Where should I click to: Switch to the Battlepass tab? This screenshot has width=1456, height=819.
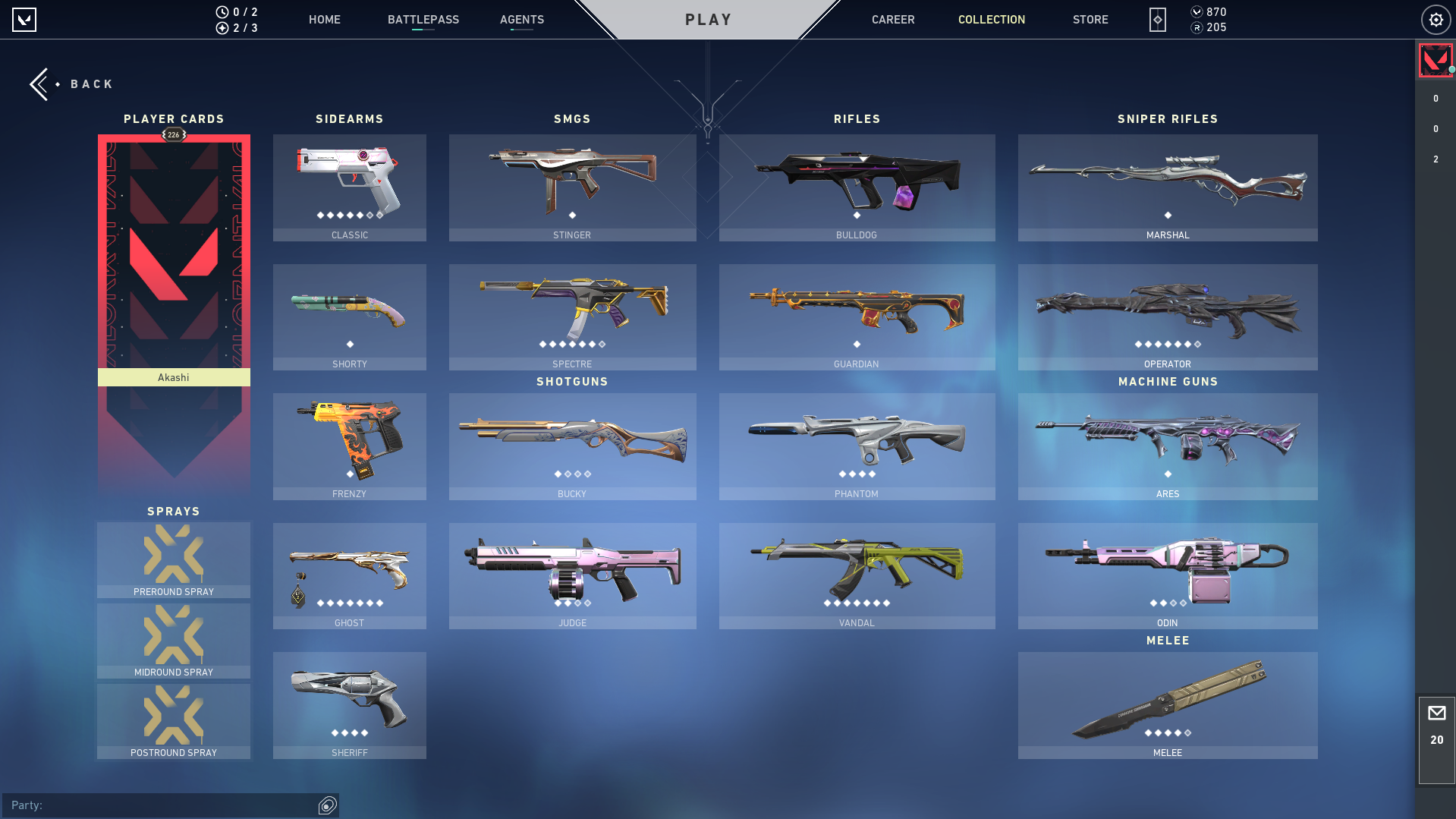423,20
